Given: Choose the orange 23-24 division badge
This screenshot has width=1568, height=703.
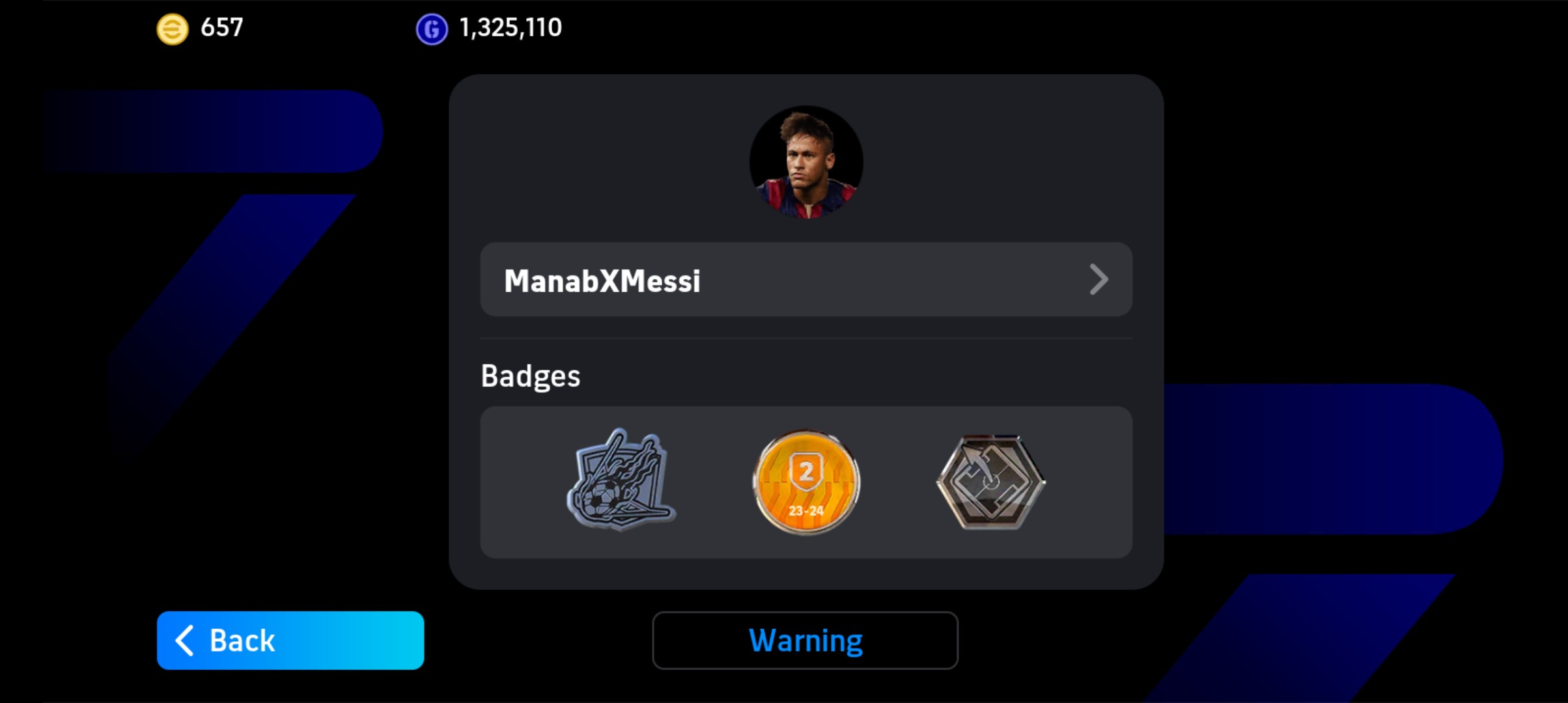Looking at the screenshot, I should coord(806,482).
